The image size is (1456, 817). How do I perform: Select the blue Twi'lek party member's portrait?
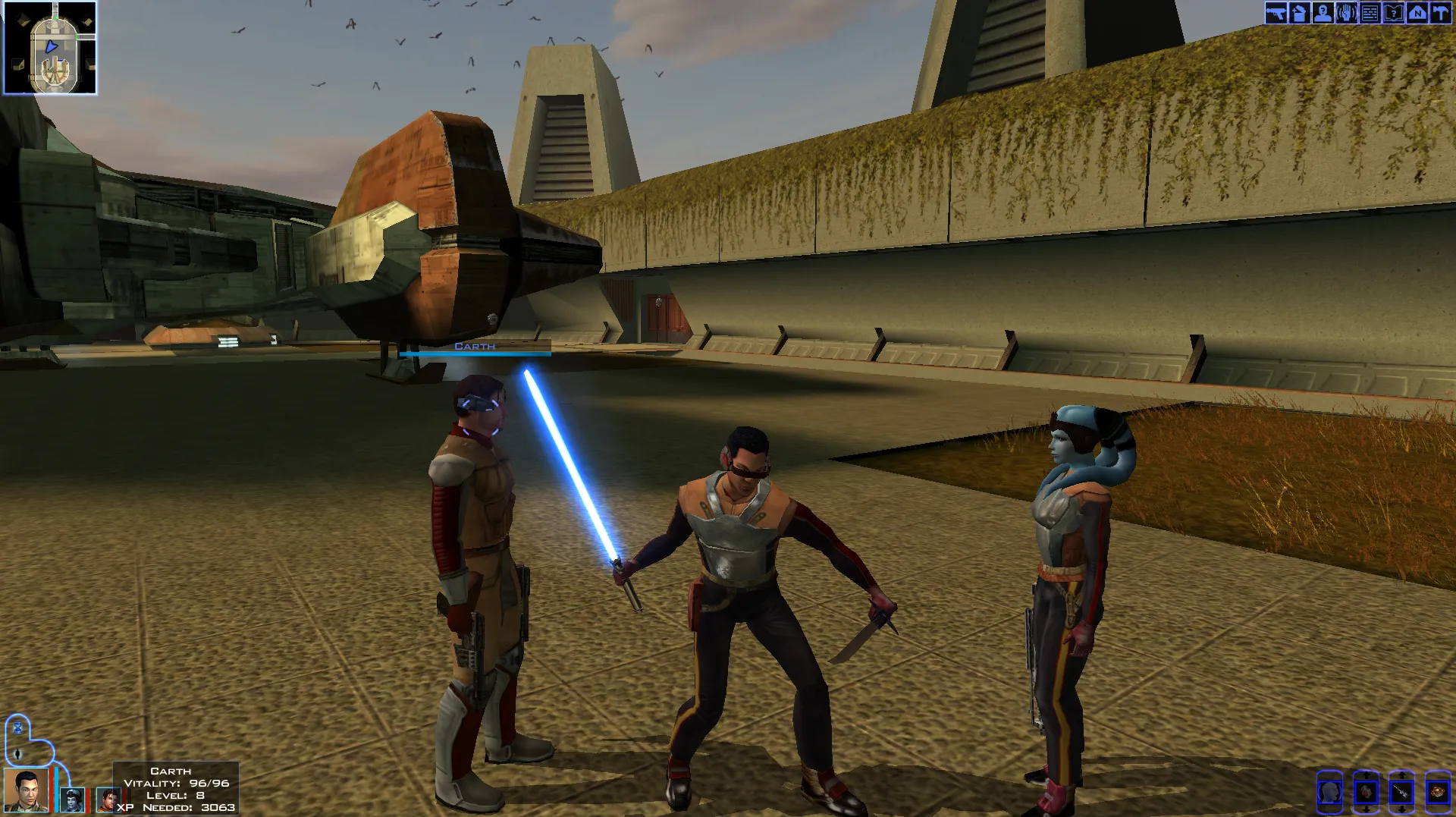point(73,801)
